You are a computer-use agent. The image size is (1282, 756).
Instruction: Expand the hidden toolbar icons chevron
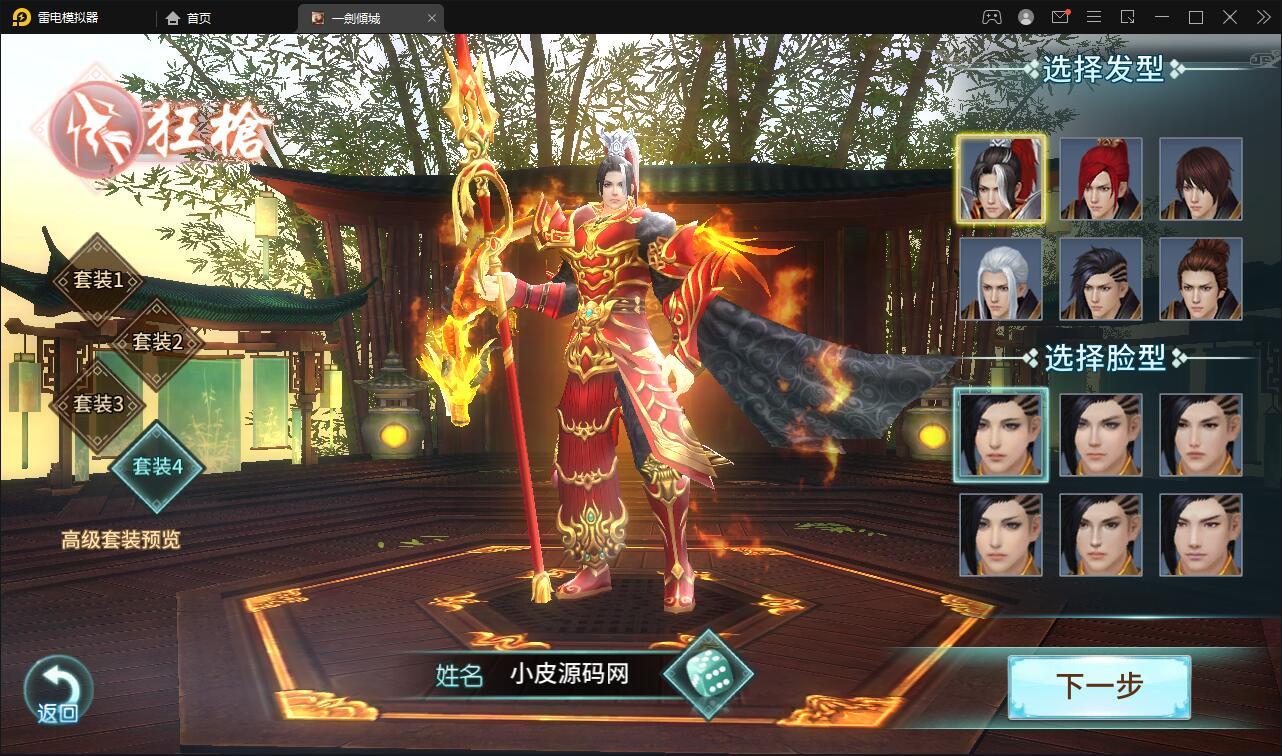coord(1262,17)
